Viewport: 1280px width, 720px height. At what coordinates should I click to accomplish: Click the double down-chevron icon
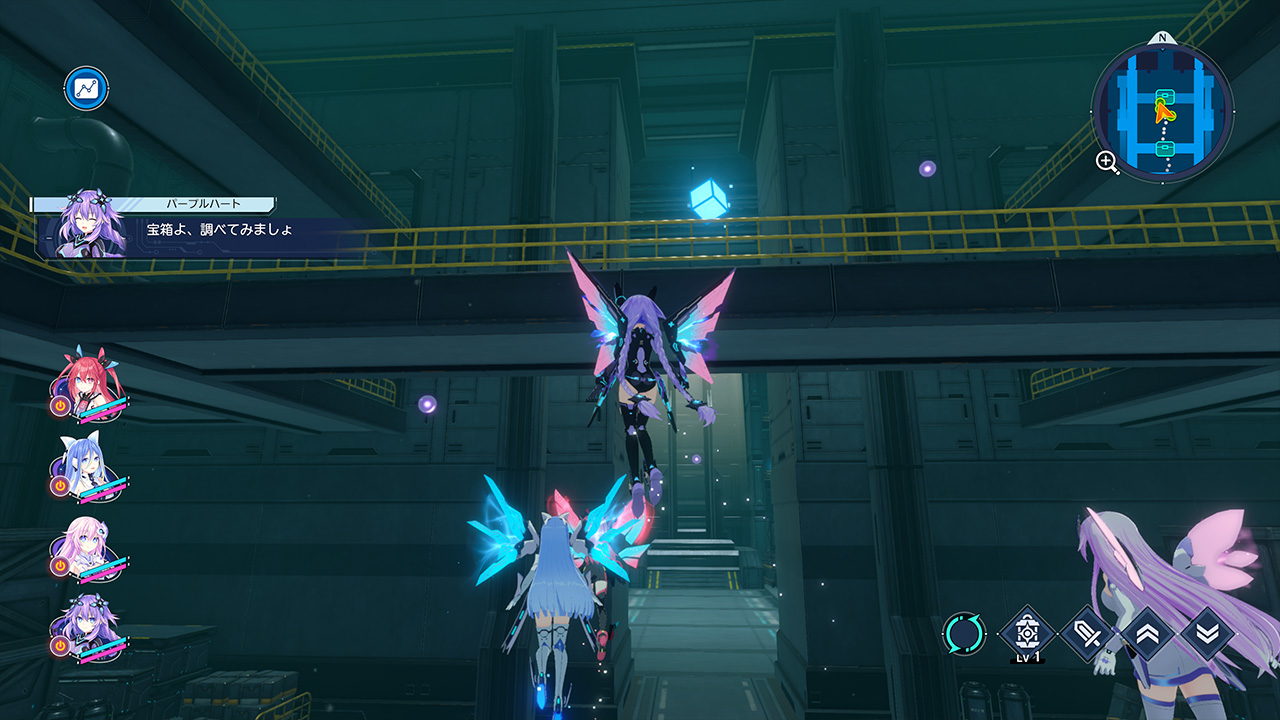[x=1207, y=634]
